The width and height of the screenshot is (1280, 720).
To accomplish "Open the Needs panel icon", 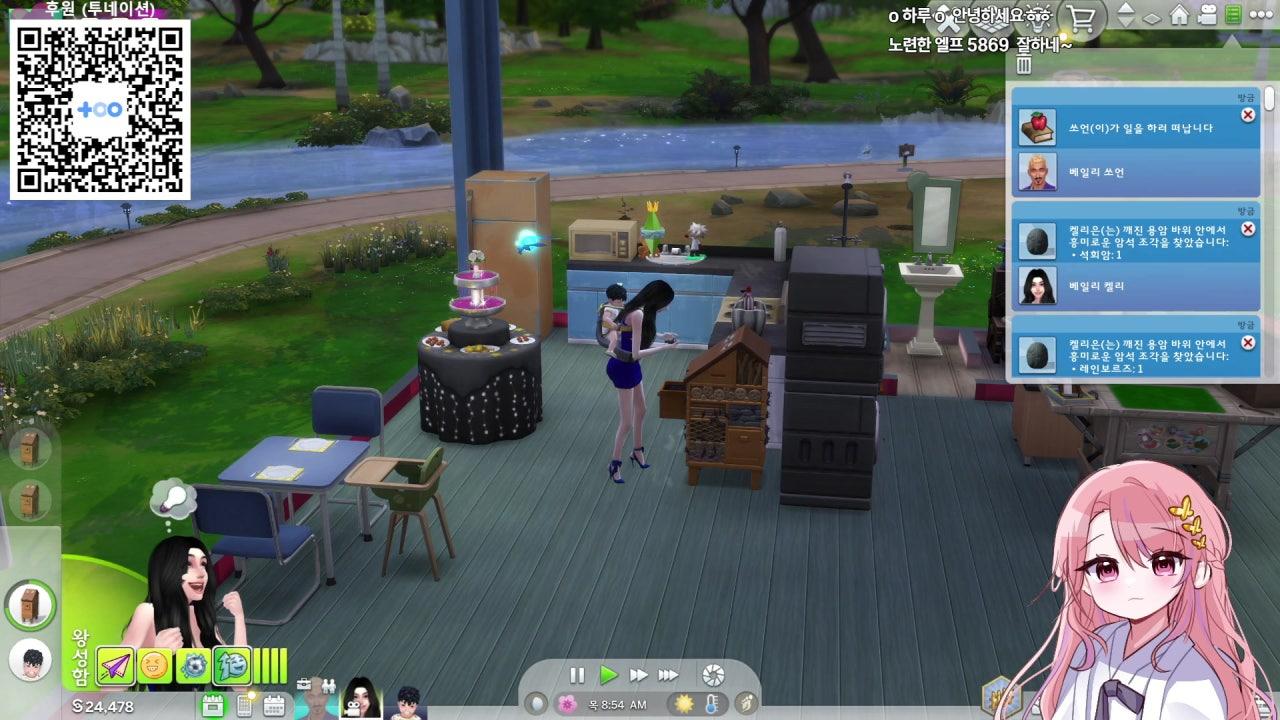I will [212, 703].
